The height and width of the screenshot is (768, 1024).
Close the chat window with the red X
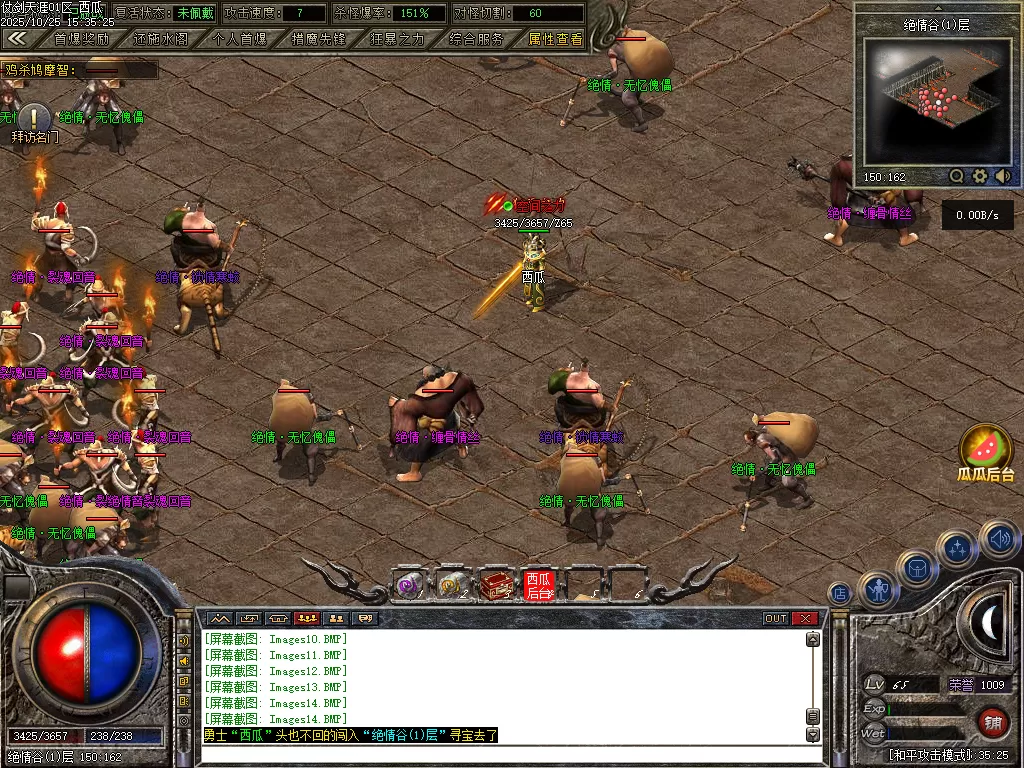point(805,618)
